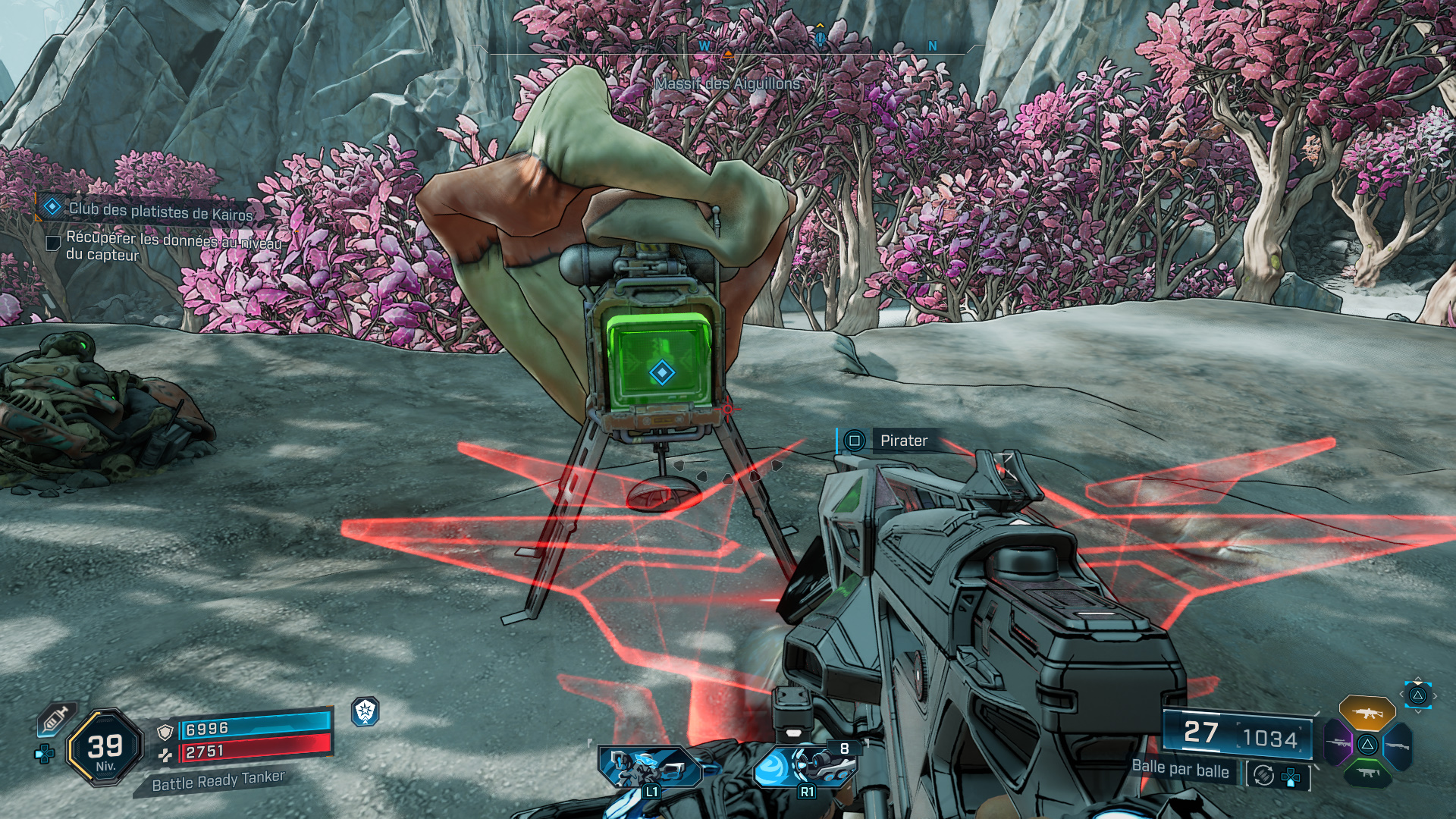Click the level 39 character badge
The height and width of the screenshot is (819, 1456).
(105, 748)
